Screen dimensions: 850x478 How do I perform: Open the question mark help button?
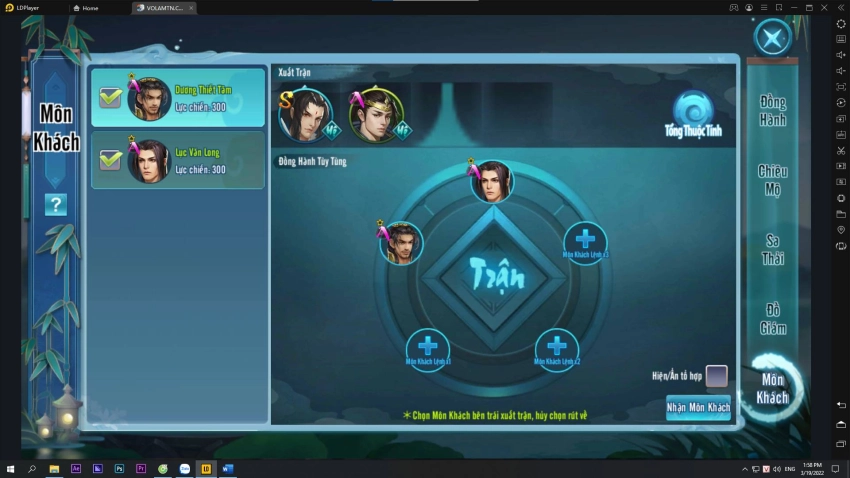click(x=56, y=205)
